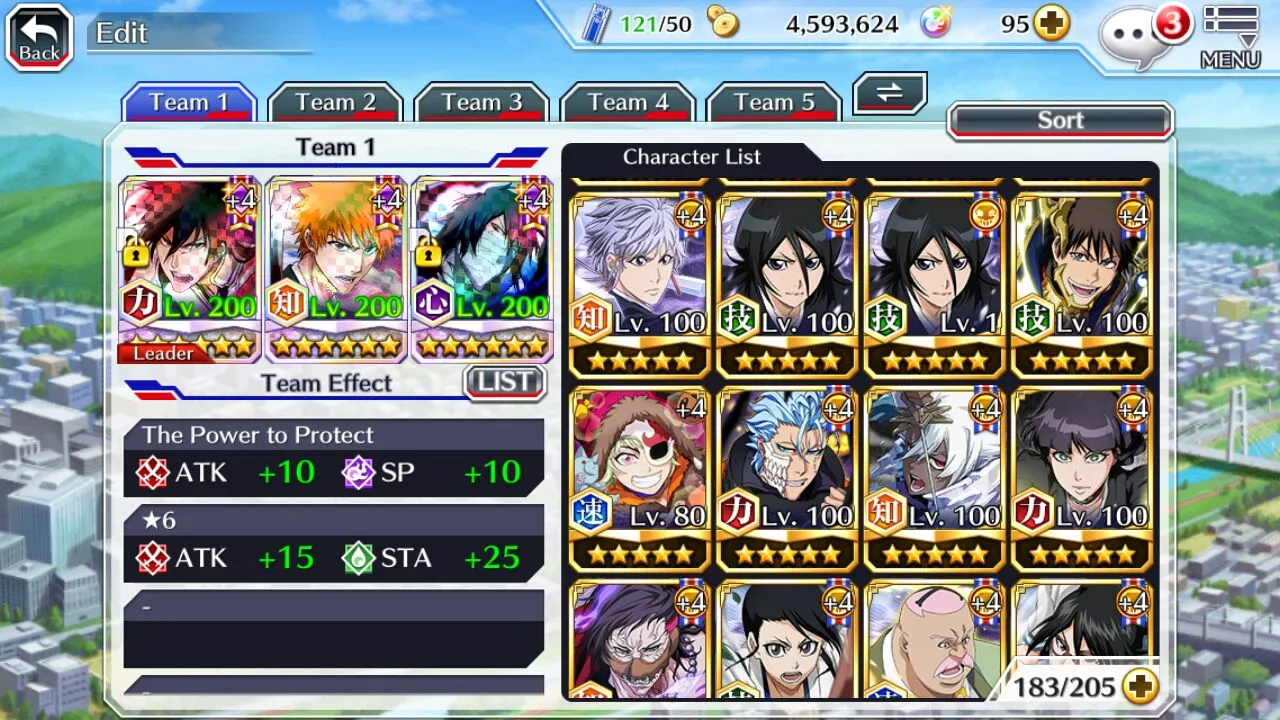Tap the swap teams arrow button
Image resolution: width=1280 pixels, height=720 pixels.
pos(889,93)
